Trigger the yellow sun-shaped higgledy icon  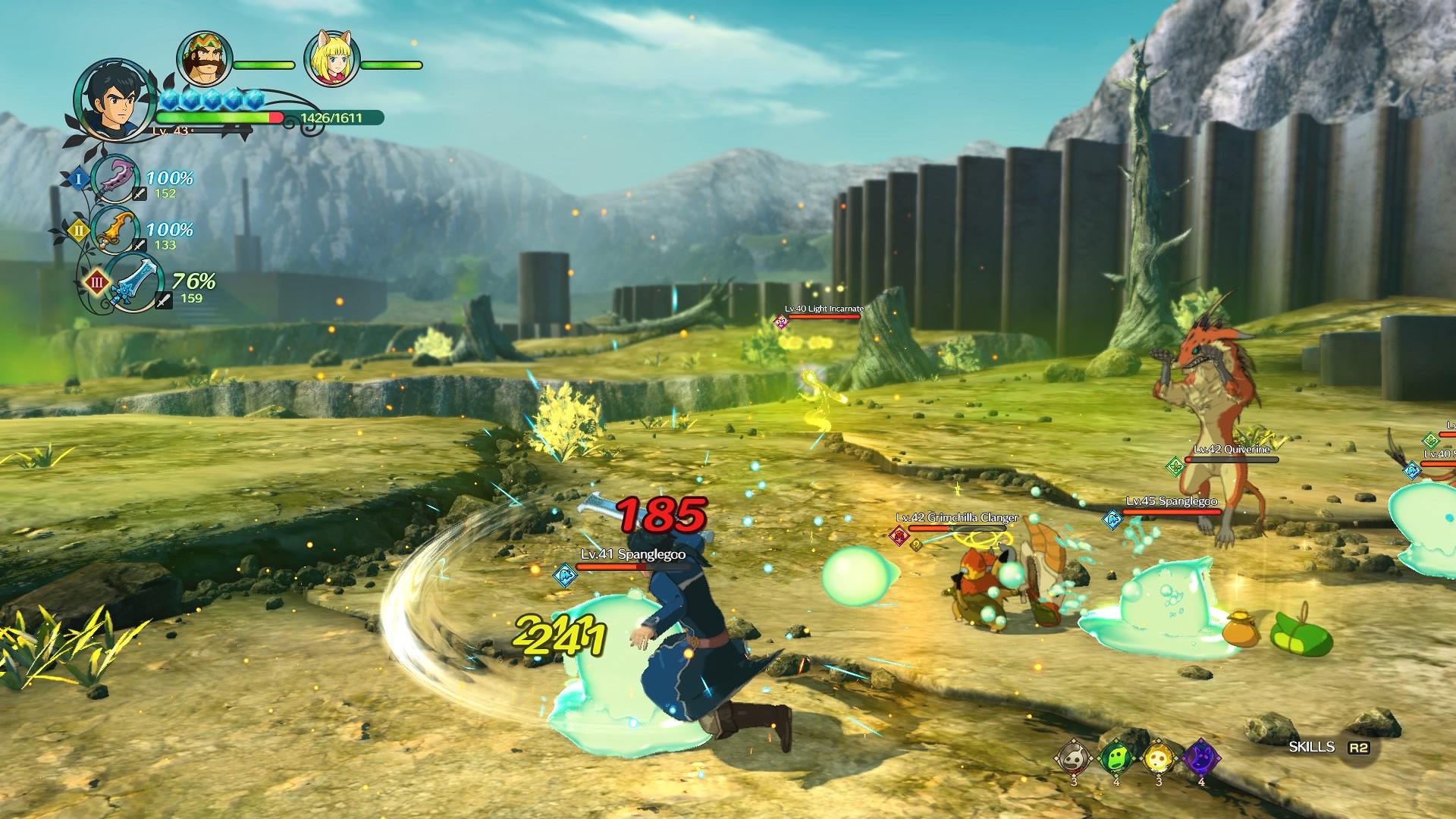[1159, 757]
